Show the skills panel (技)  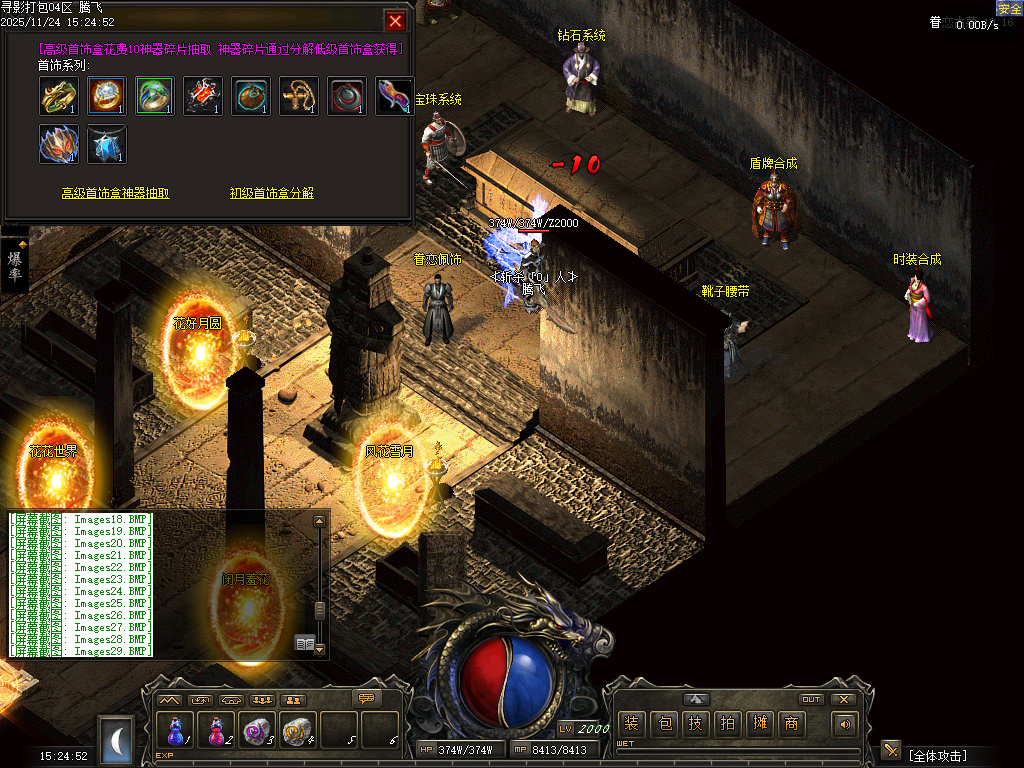pyautogui.click(x=696, y=724)
